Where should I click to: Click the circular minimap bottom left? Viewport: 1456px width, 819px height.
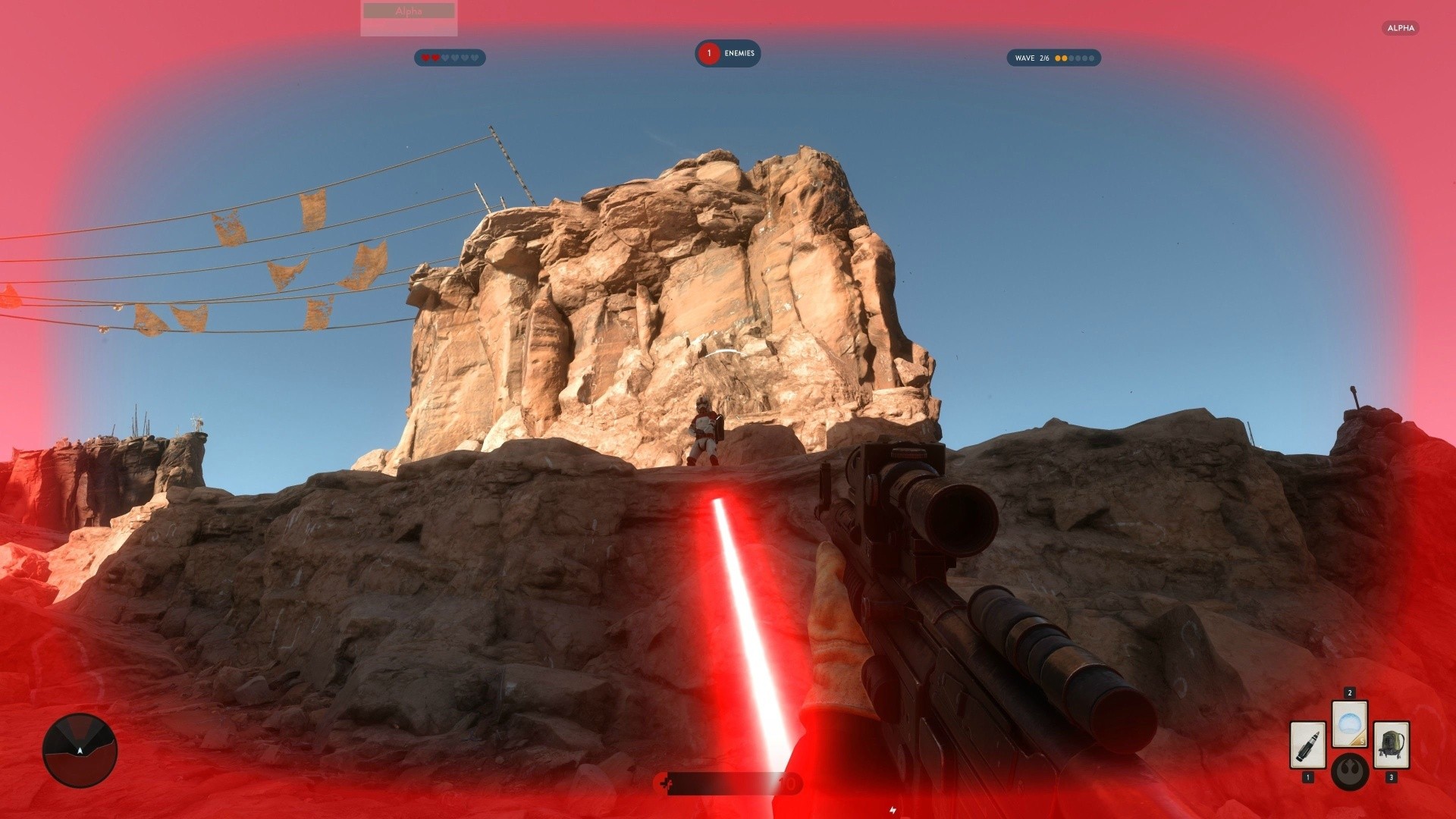(80, 749)
